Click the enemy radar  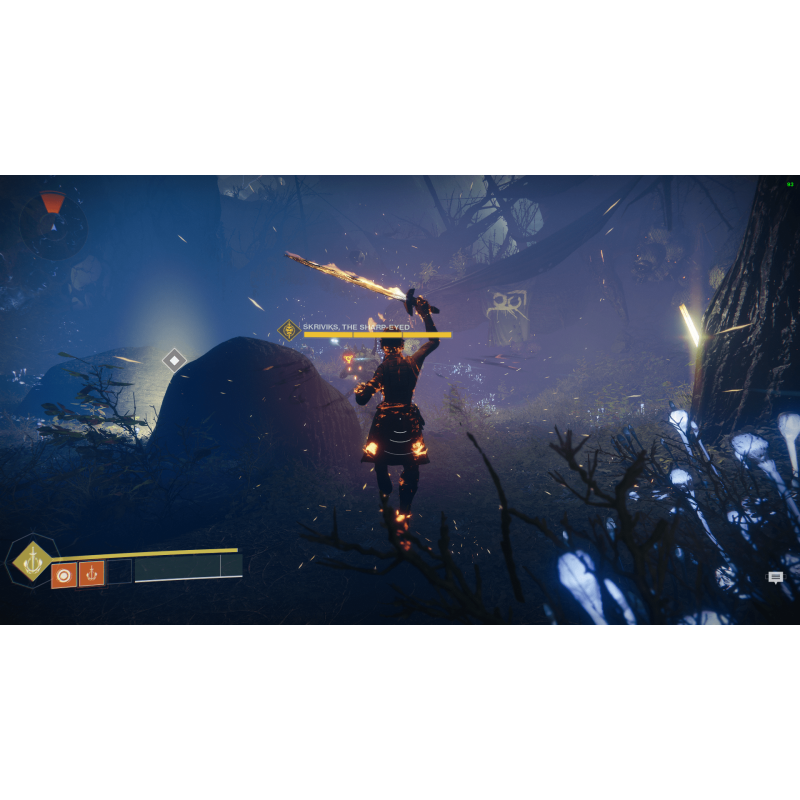pos(52,224)
